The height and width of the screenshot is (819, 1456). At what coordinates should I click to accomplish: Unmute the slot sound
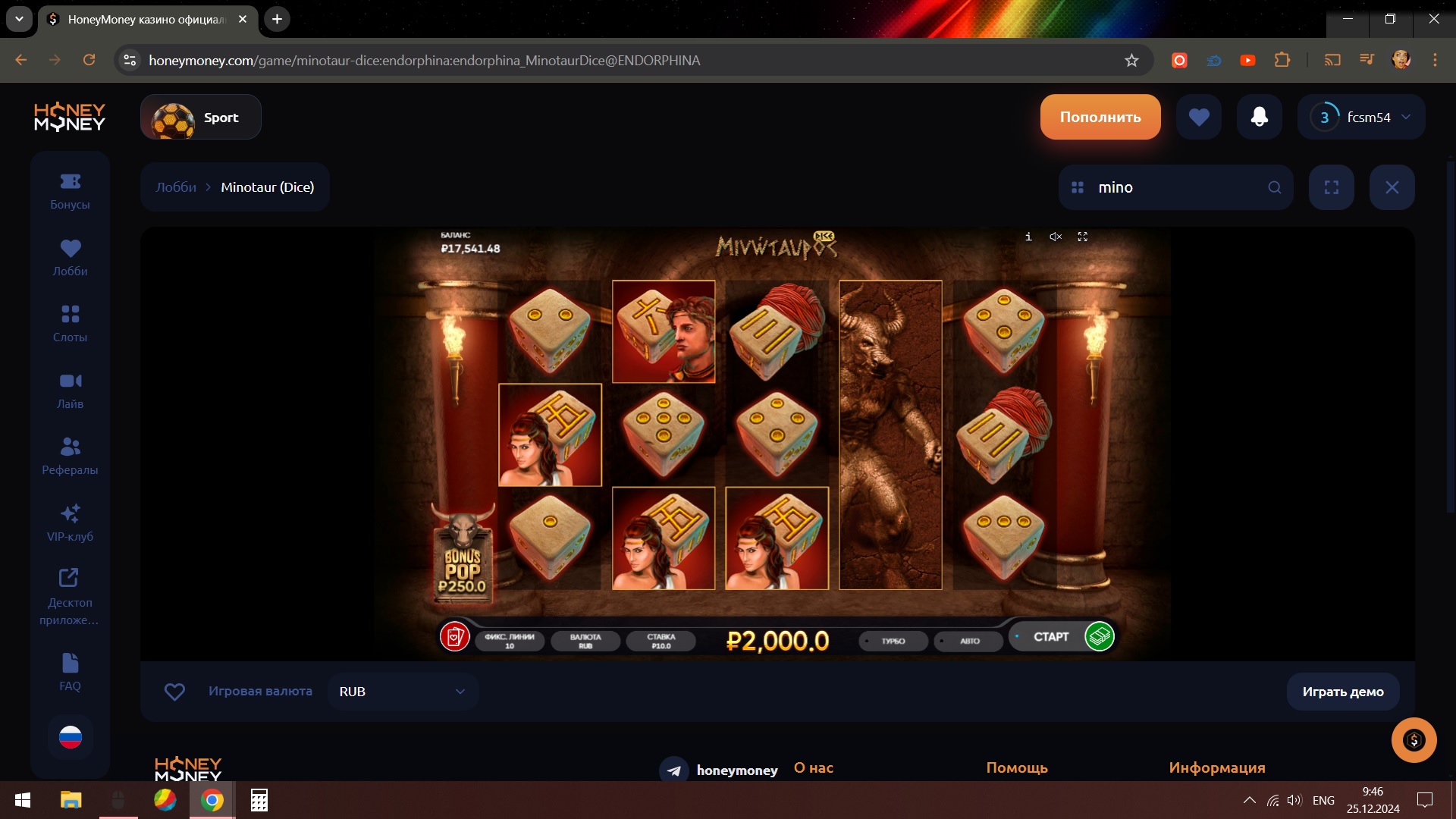point(1056,237)
